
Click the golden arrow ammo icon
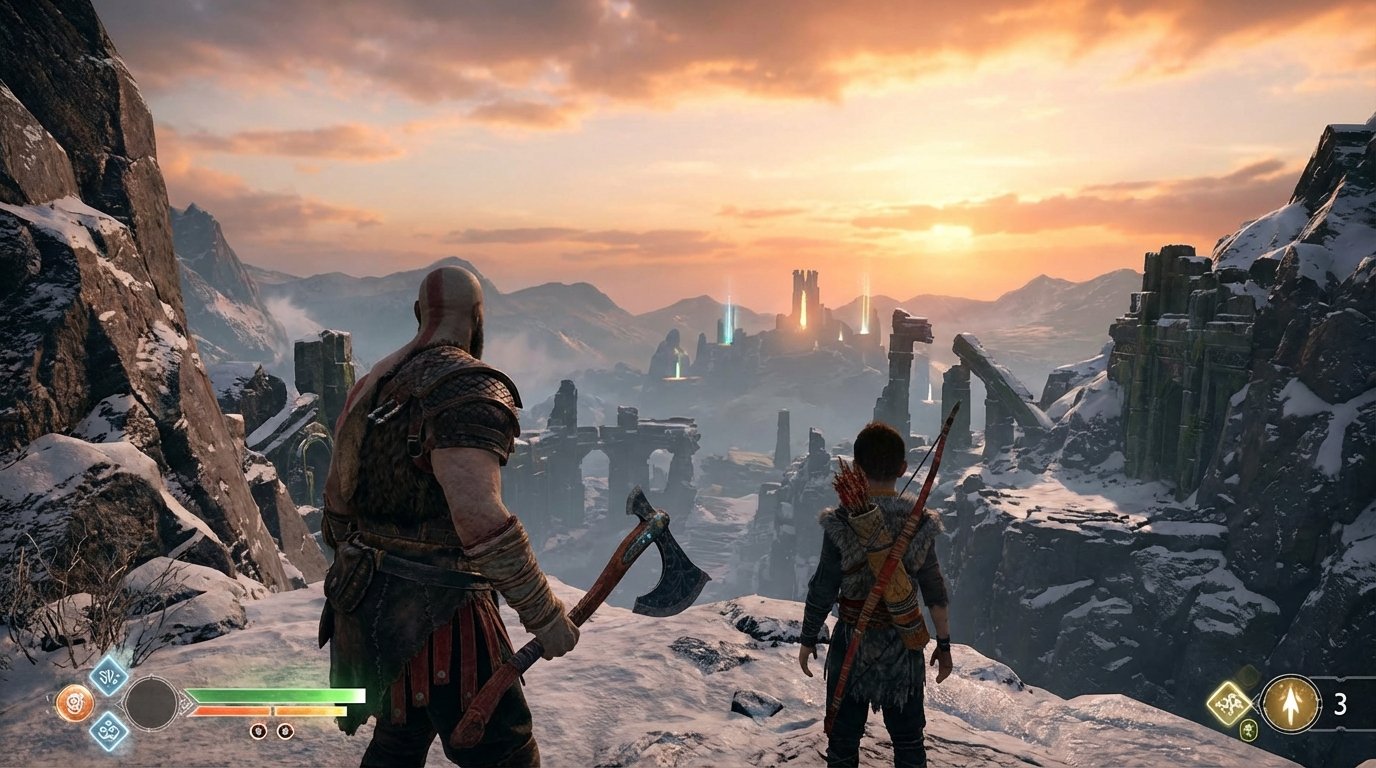(x=1290, y=702)
